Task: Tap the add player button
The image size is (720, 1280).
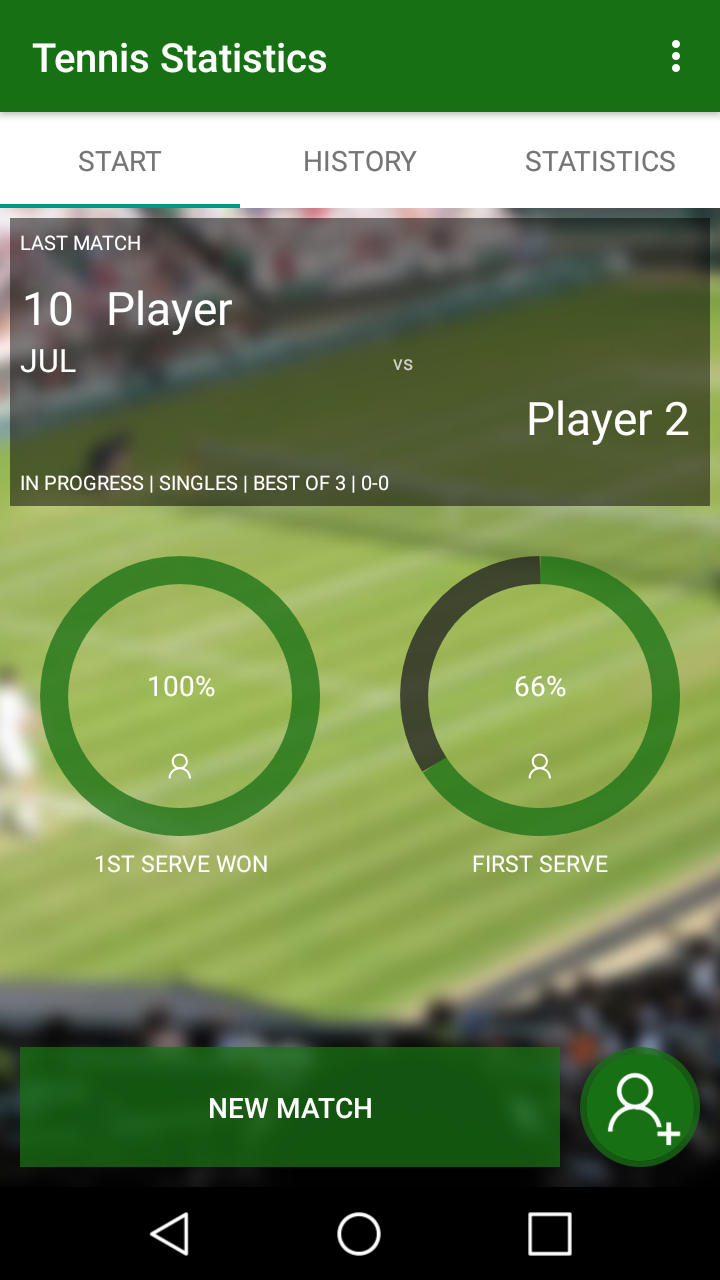Action: [640, 1107]
